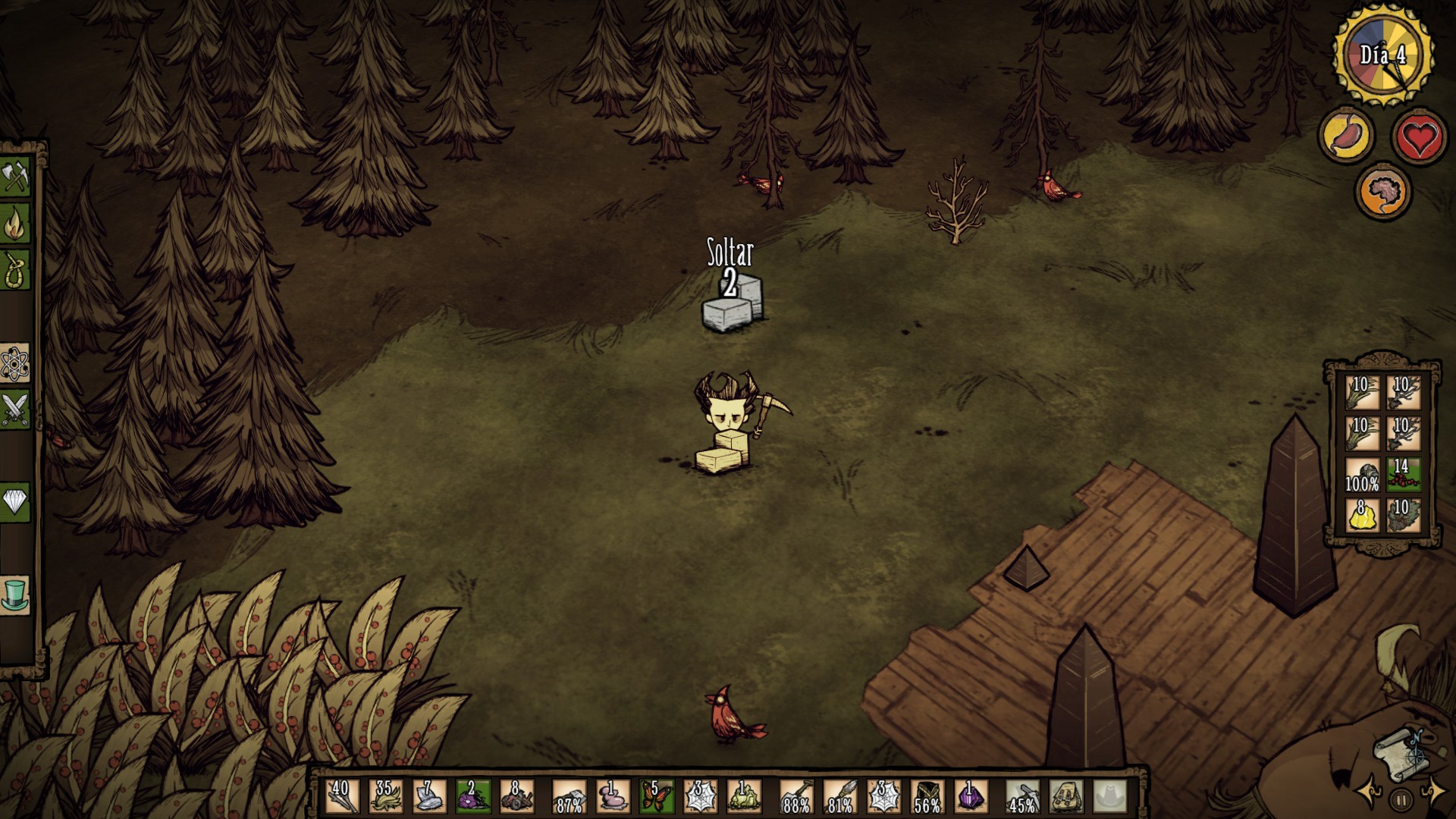Open the Dress top-hat crafting tab
The width and height of the screenshot is (1456, 819).
click(x=14, y=594)
